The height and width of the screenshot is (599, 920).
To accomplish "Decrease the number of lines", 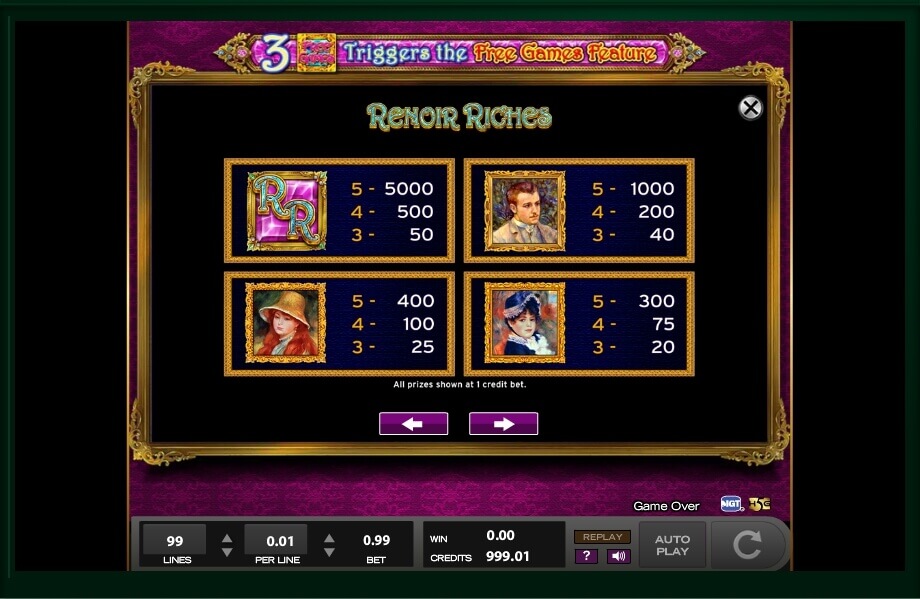I will [x=227, y=552].
